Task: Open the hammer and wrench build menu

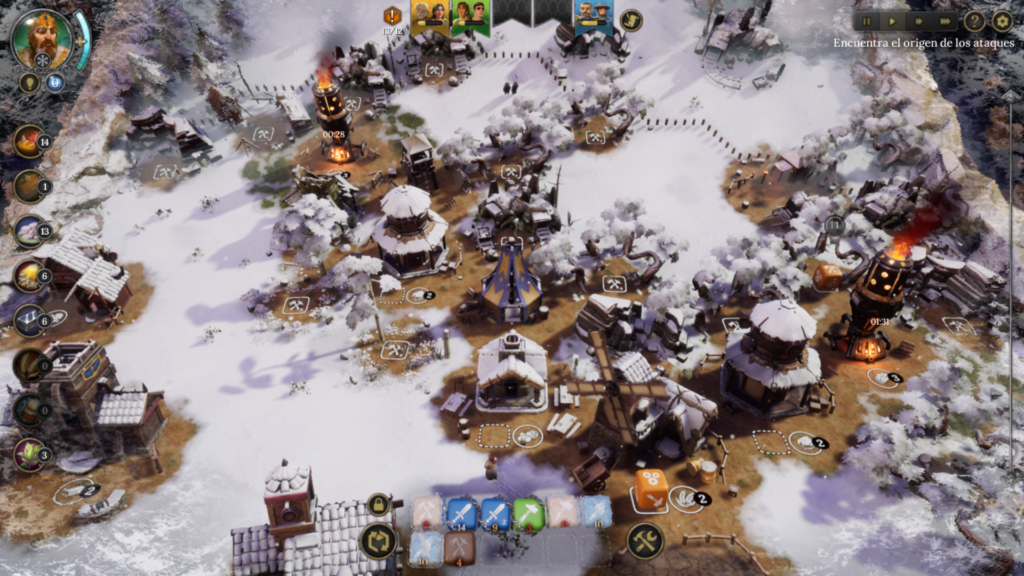Action: tap(646, 541)
